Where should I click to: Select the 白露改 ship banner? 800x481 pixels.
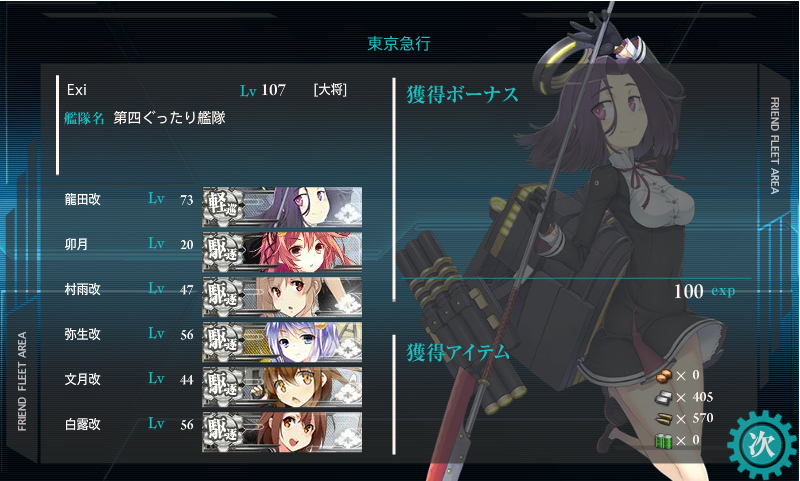click(x=282, y=431)
